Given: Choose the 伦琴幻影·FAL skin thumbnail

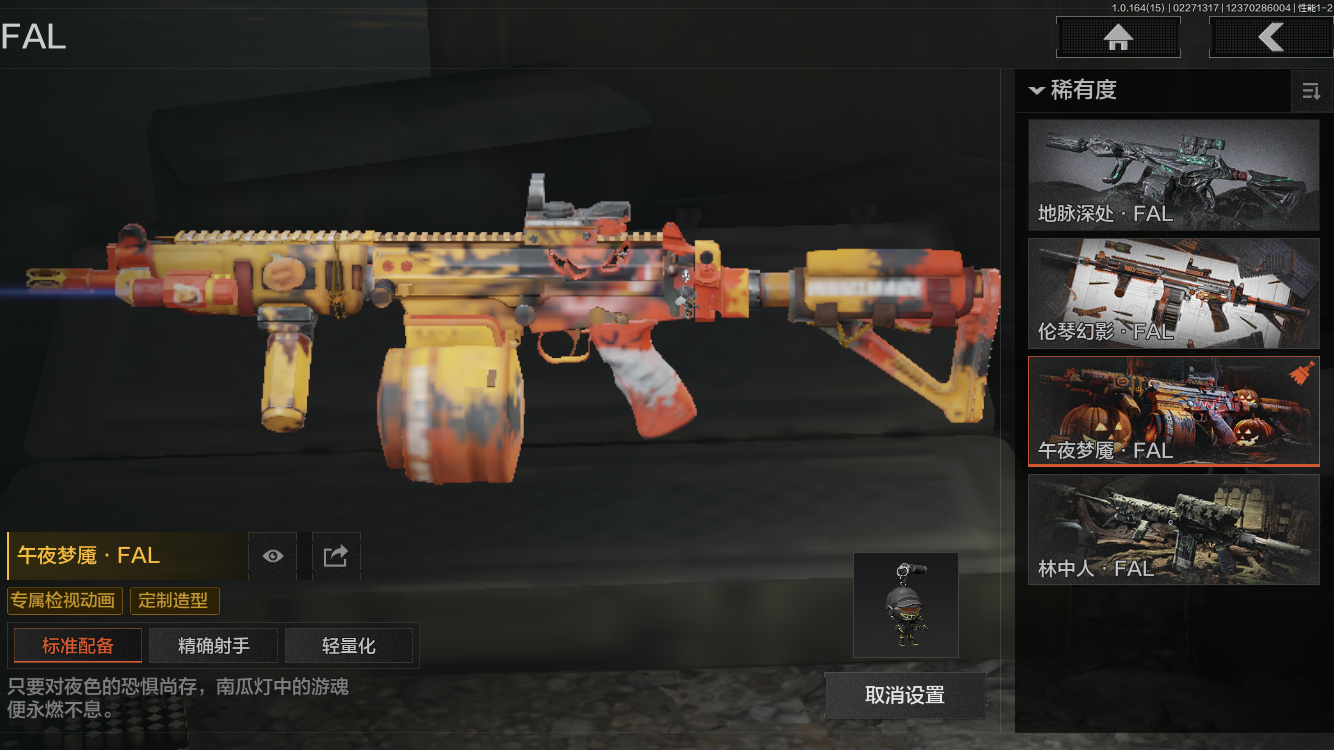Looking at the screenshot, I should coord(1173,294).
